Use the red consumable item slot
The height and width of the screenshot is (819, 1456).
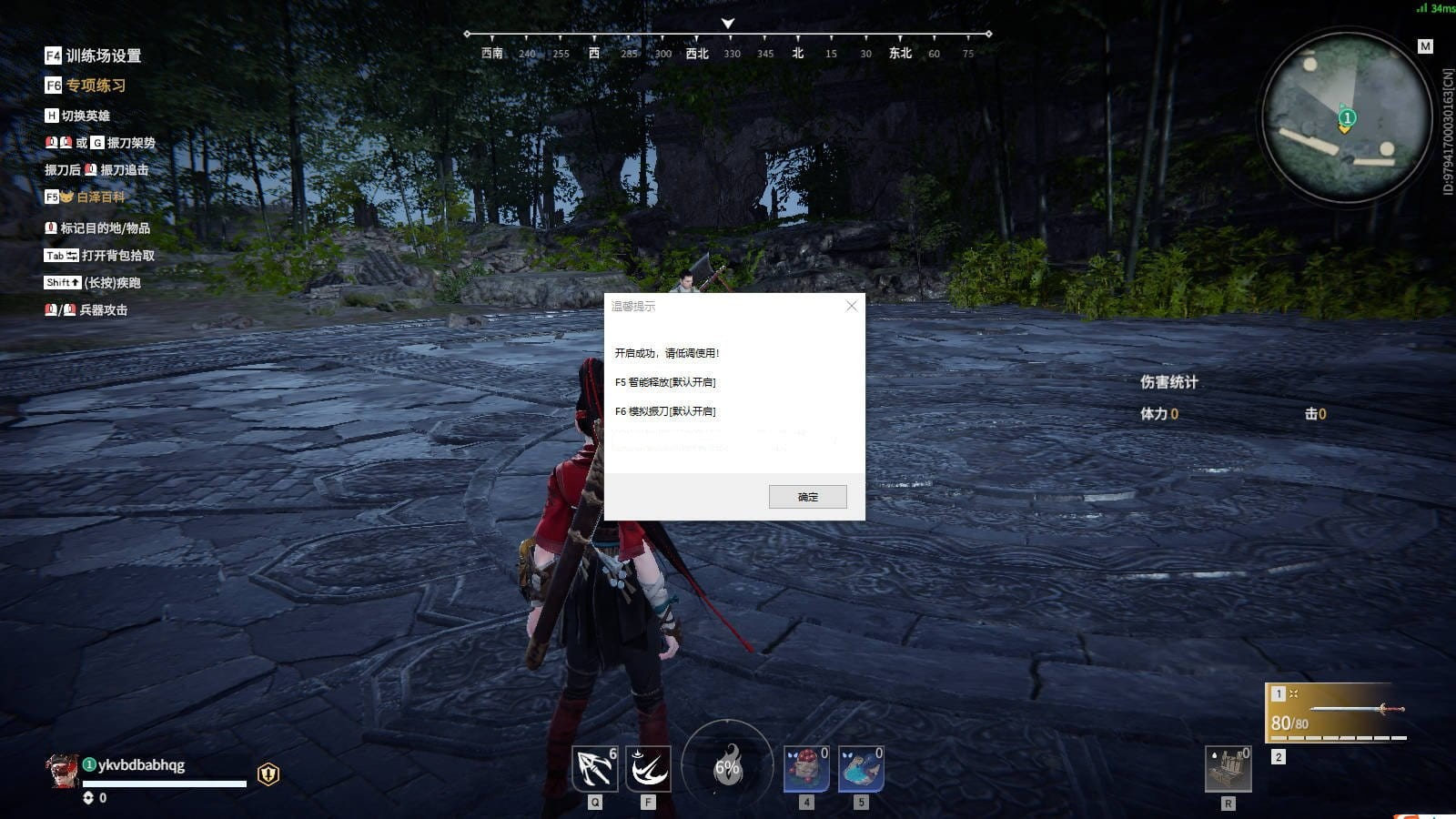tap(806, 769)
